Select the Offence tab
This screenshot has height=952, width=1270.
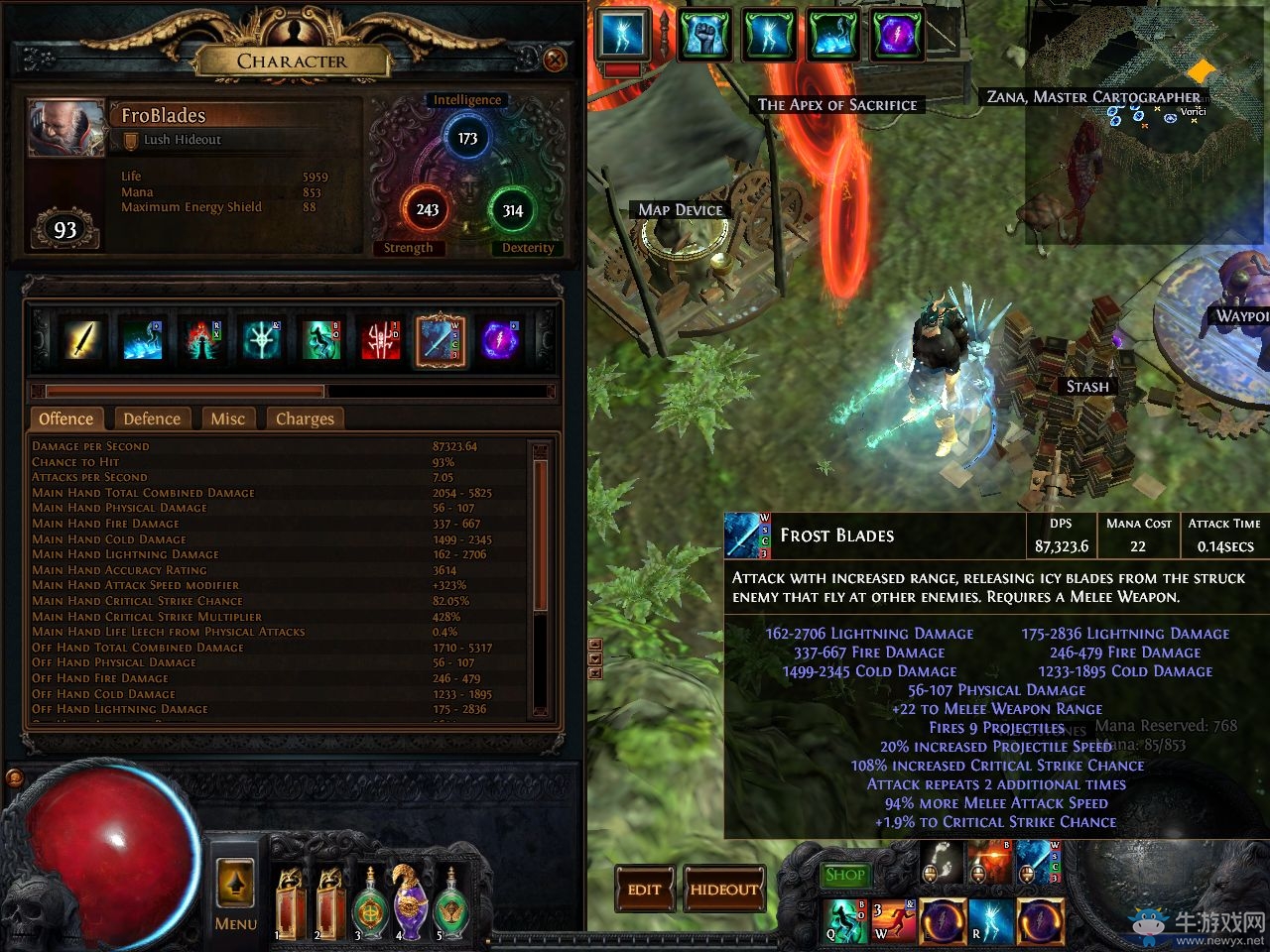(66, 418)
